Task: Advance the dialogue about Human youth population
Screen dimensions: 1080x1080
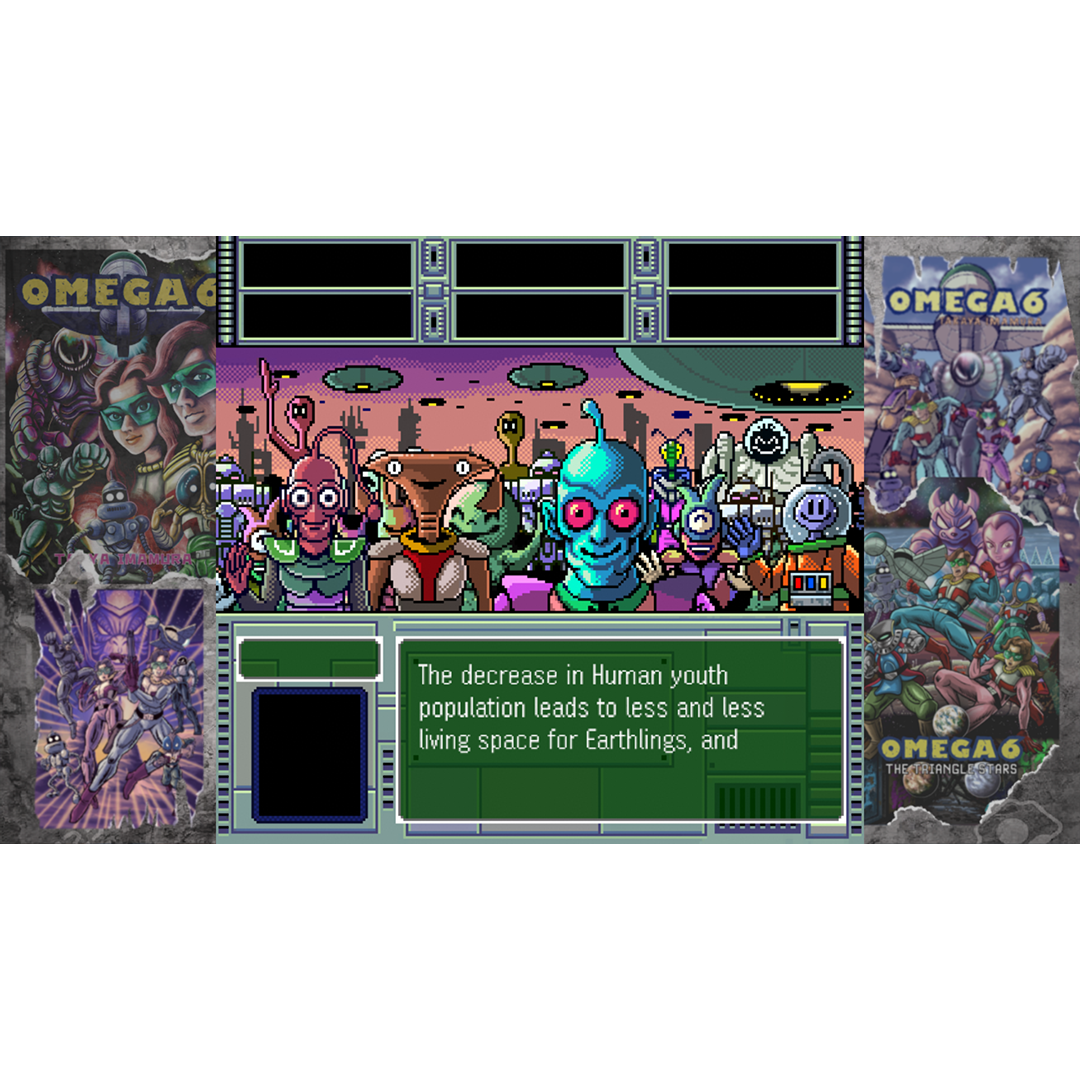Action: click(621, 728)
